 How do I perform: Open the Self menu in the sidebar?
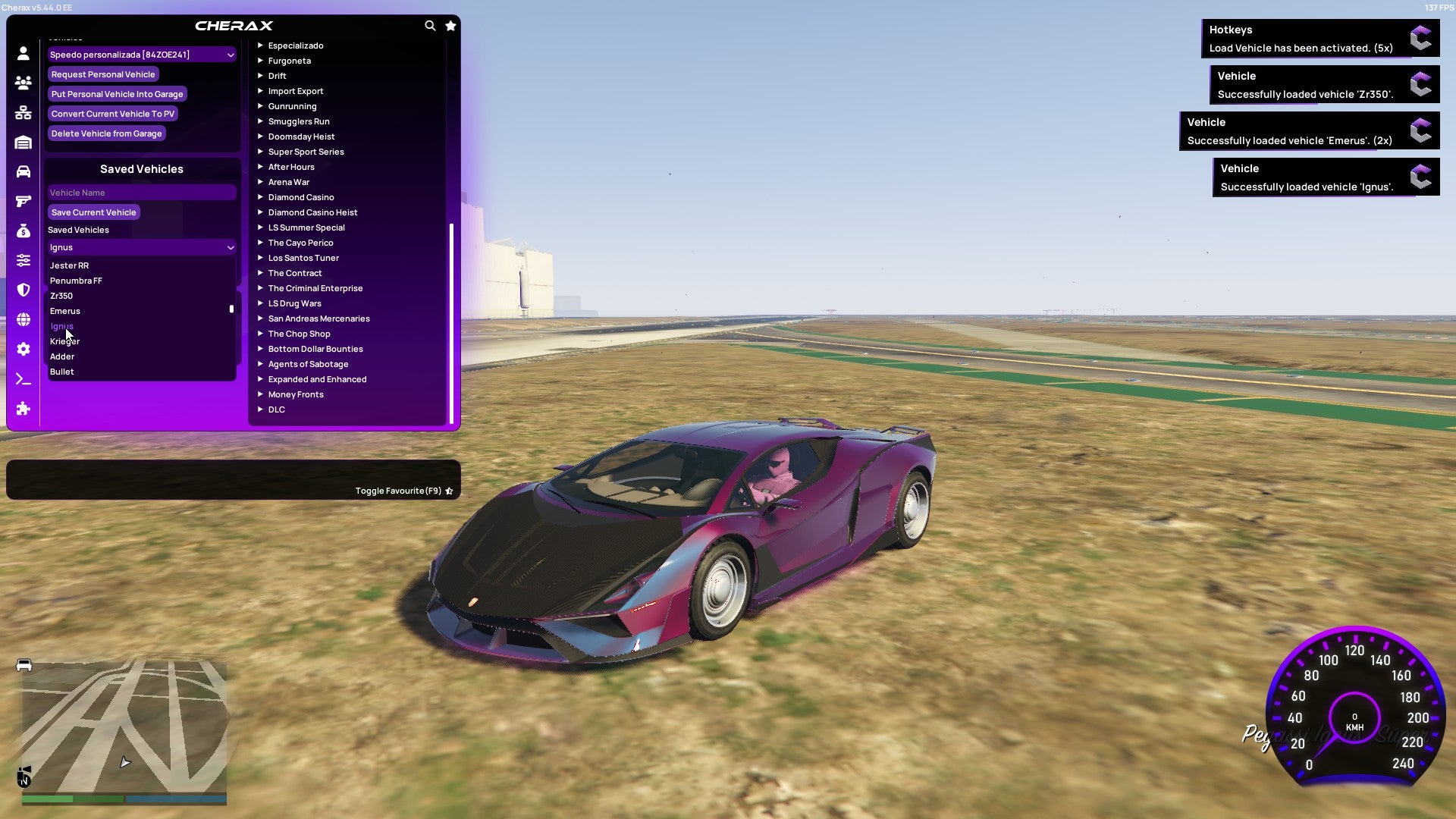pos(23,52)
